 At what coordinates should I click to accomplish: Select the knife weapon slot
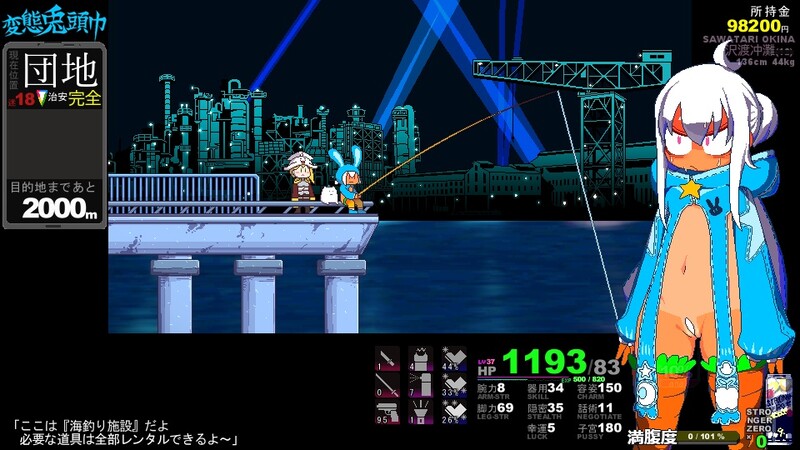pos(388,359)
